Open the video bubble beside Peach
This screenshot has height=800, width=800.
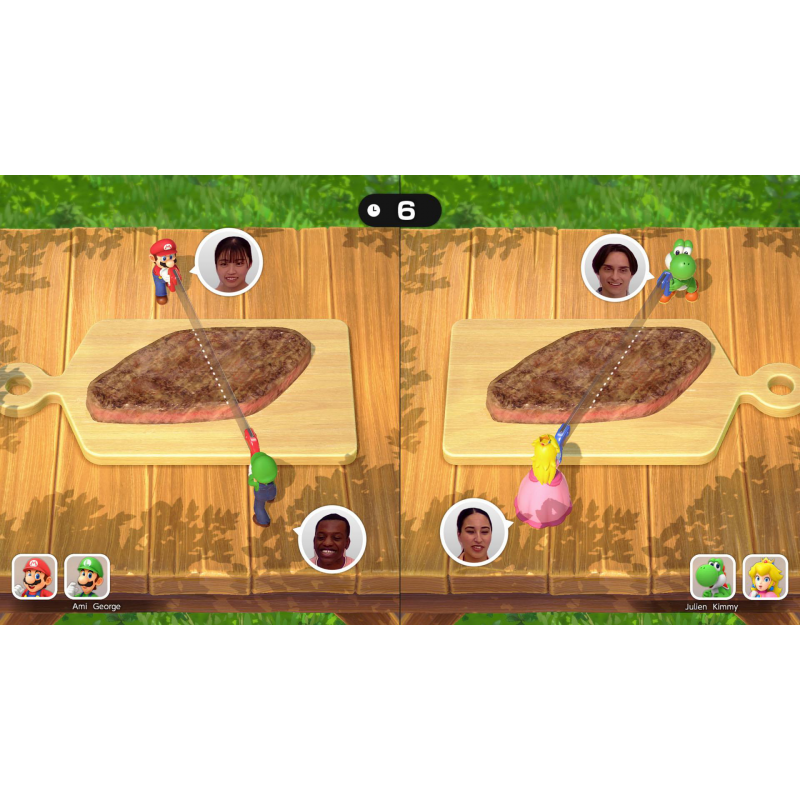[x=474, y=531]
